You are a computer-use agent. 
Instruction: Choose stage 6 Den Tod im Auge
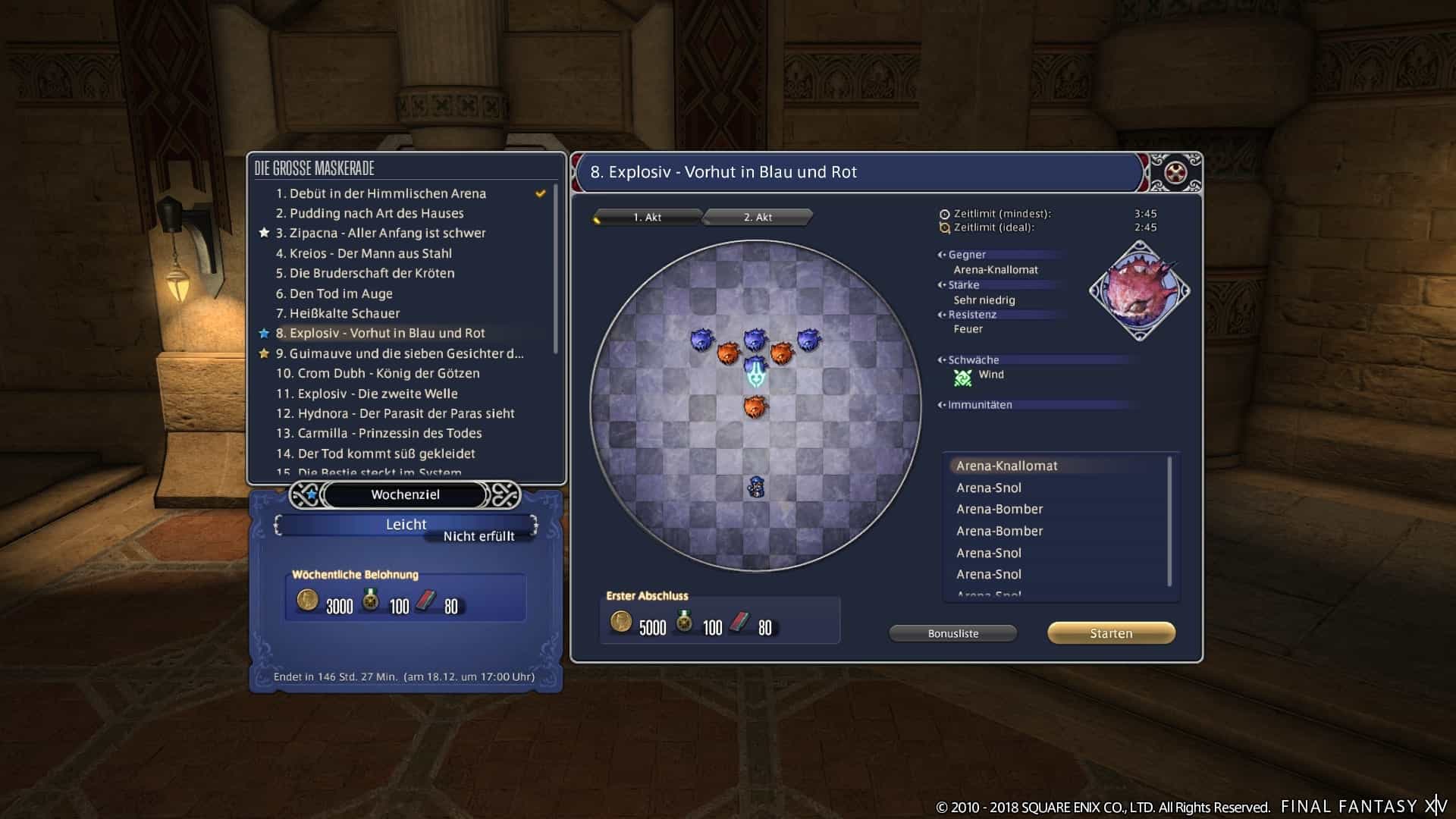[x=334, y=293]
